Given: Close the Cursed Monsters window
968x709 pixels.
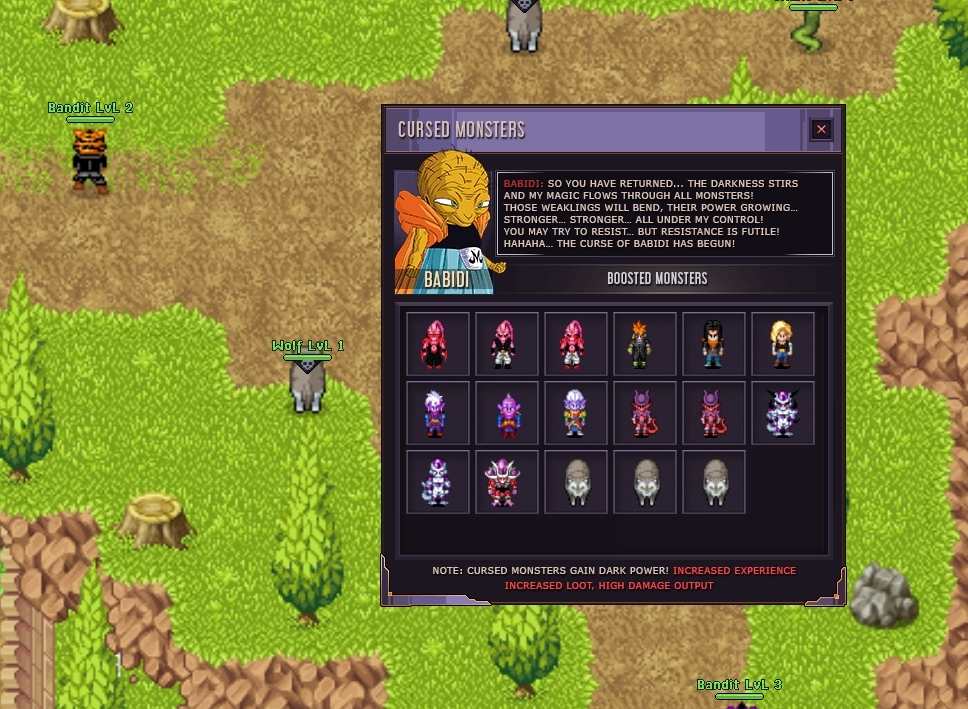Looking at the screenshot, I should (x=821, y=129).
